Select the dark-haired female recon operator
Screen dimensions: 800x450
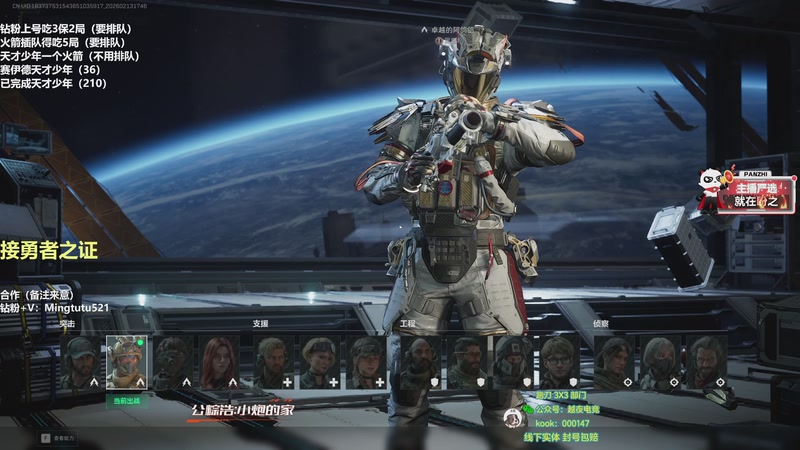pos(613,361)
